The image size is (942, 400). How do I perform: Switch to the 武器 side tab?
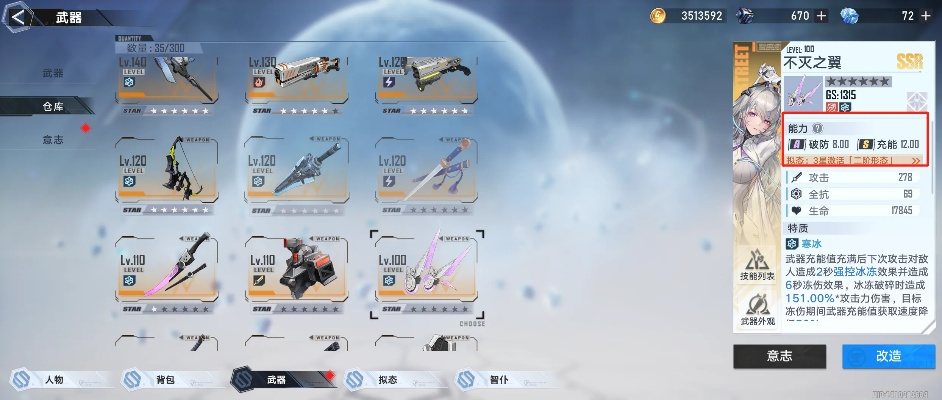point(53,73)
